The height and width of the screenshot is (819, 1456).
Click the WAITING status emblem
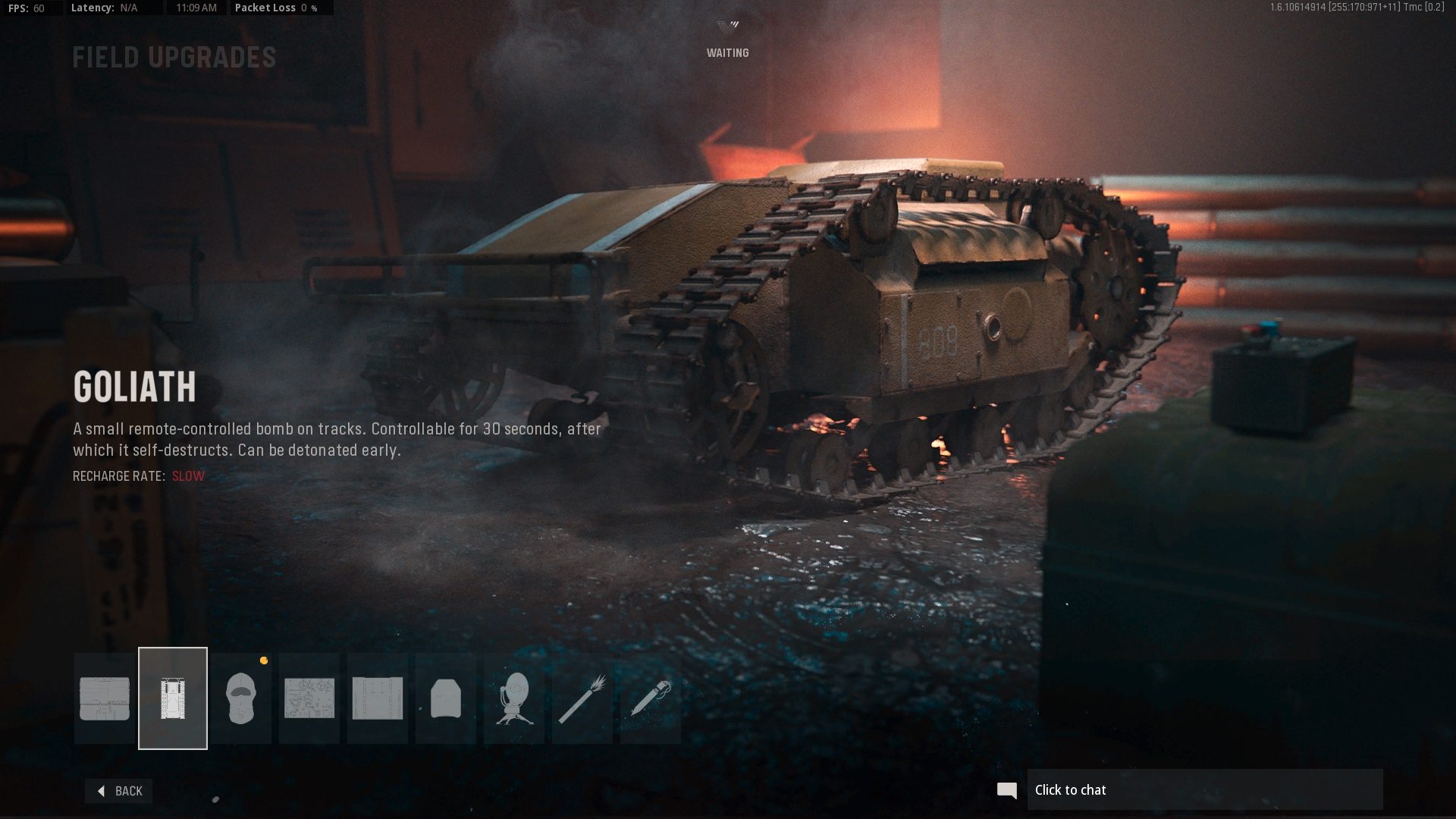coord(726,38)
